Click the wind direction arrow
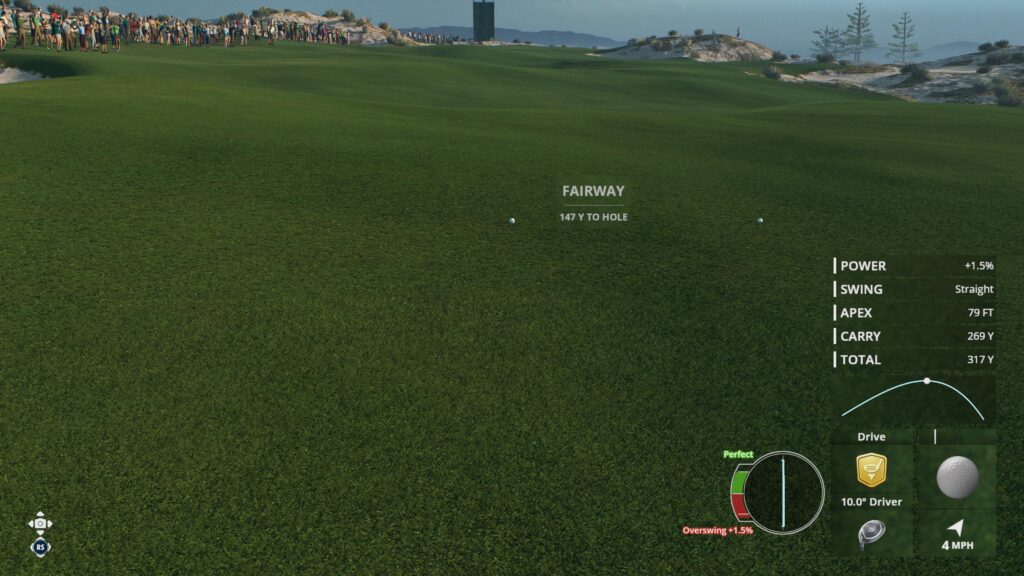Viewport: 1024px width, 576px height. point(957,527)
